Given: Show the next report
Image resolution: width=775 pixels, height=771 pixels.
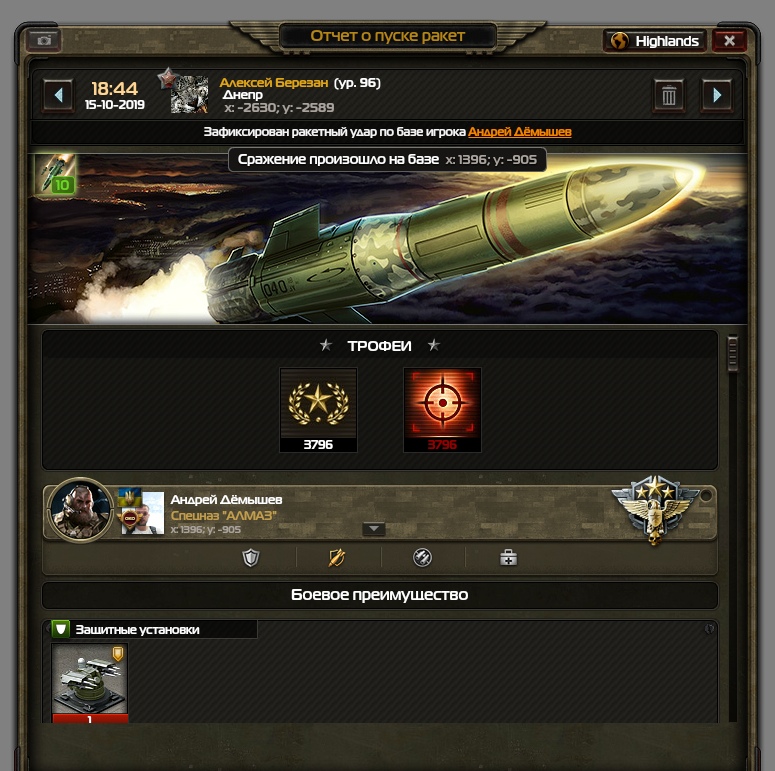Looking at the screenshot, I should pos(717,95).
